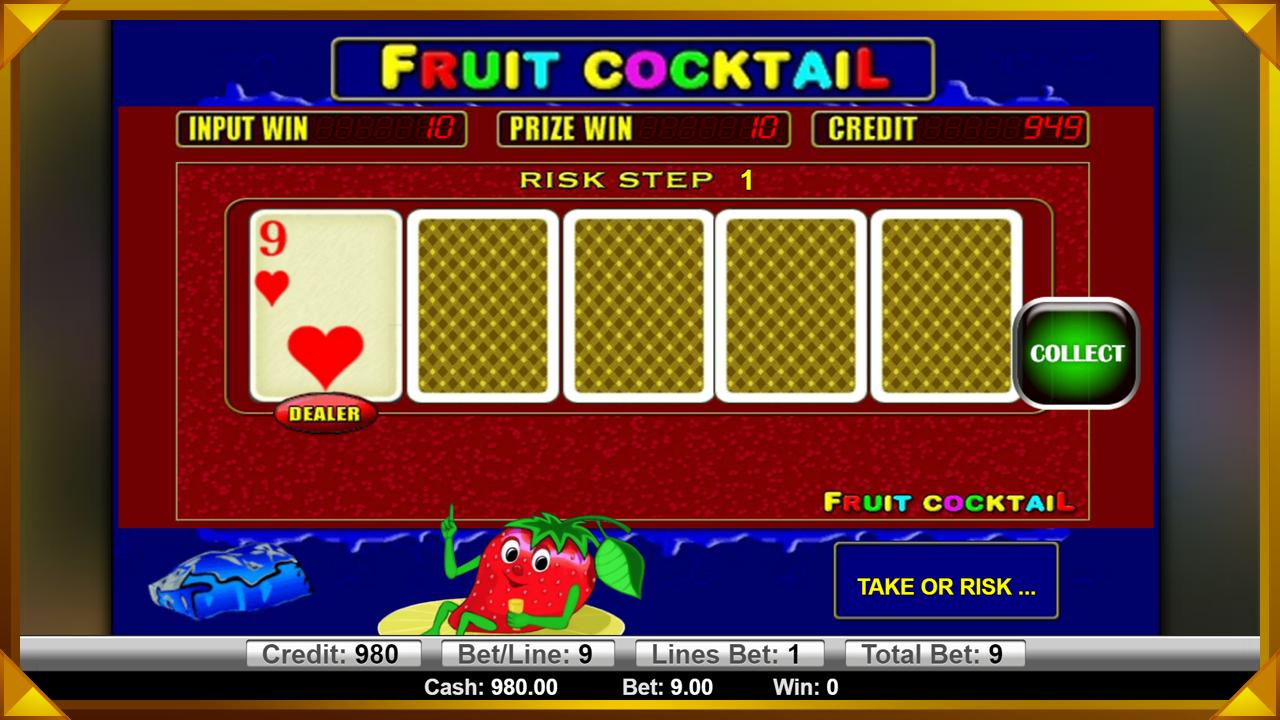
Task: Click the third face-down card
Action: coord(790,307)
